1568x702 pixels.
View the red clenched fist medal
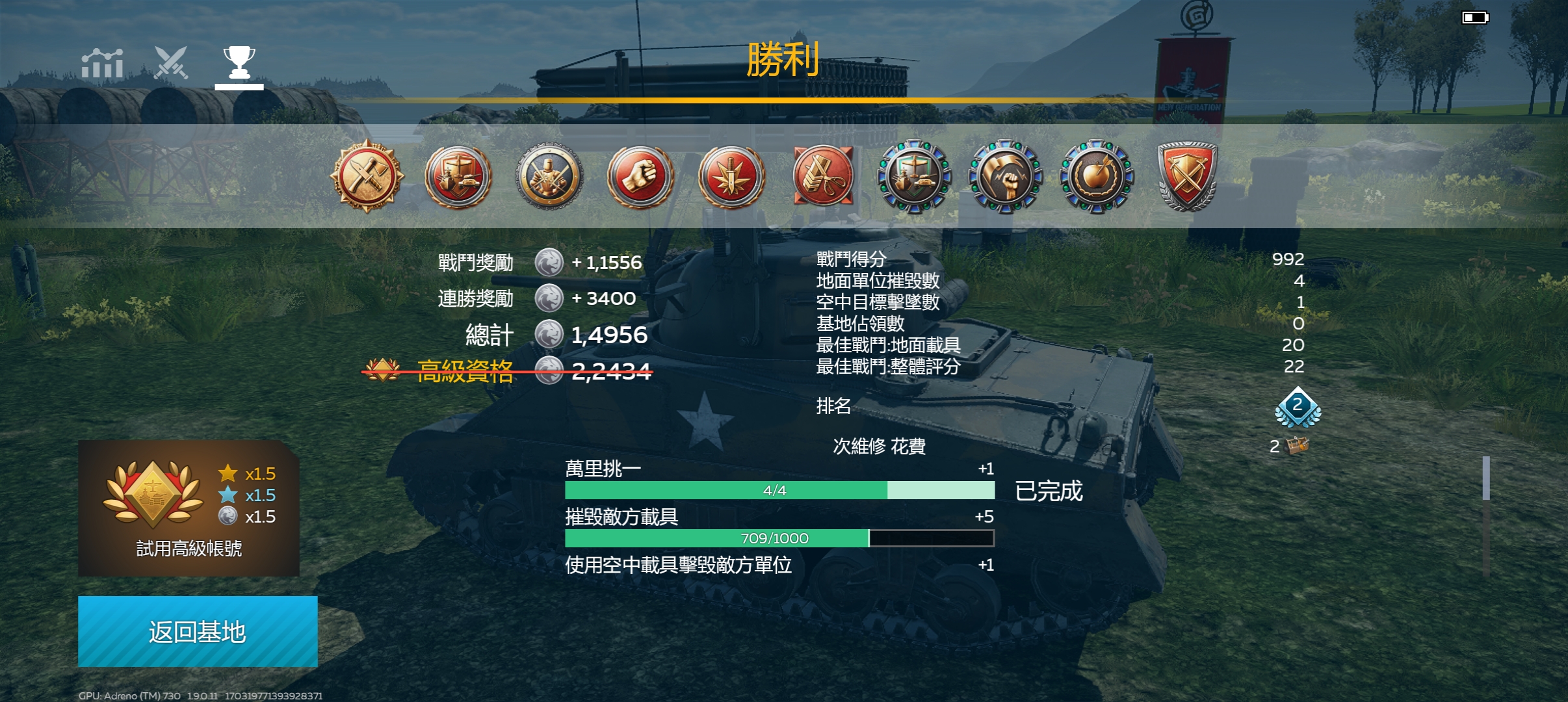(640, 176)
